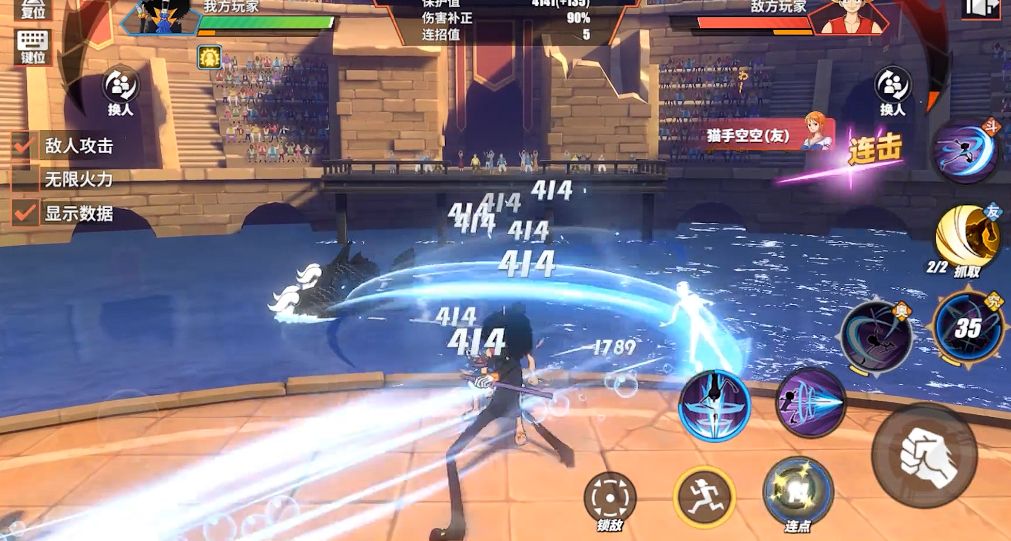Tap the ultimate skill showing 35 cooldown
Viewport: 1011px width, 541px height.
[x=967, y=326]
